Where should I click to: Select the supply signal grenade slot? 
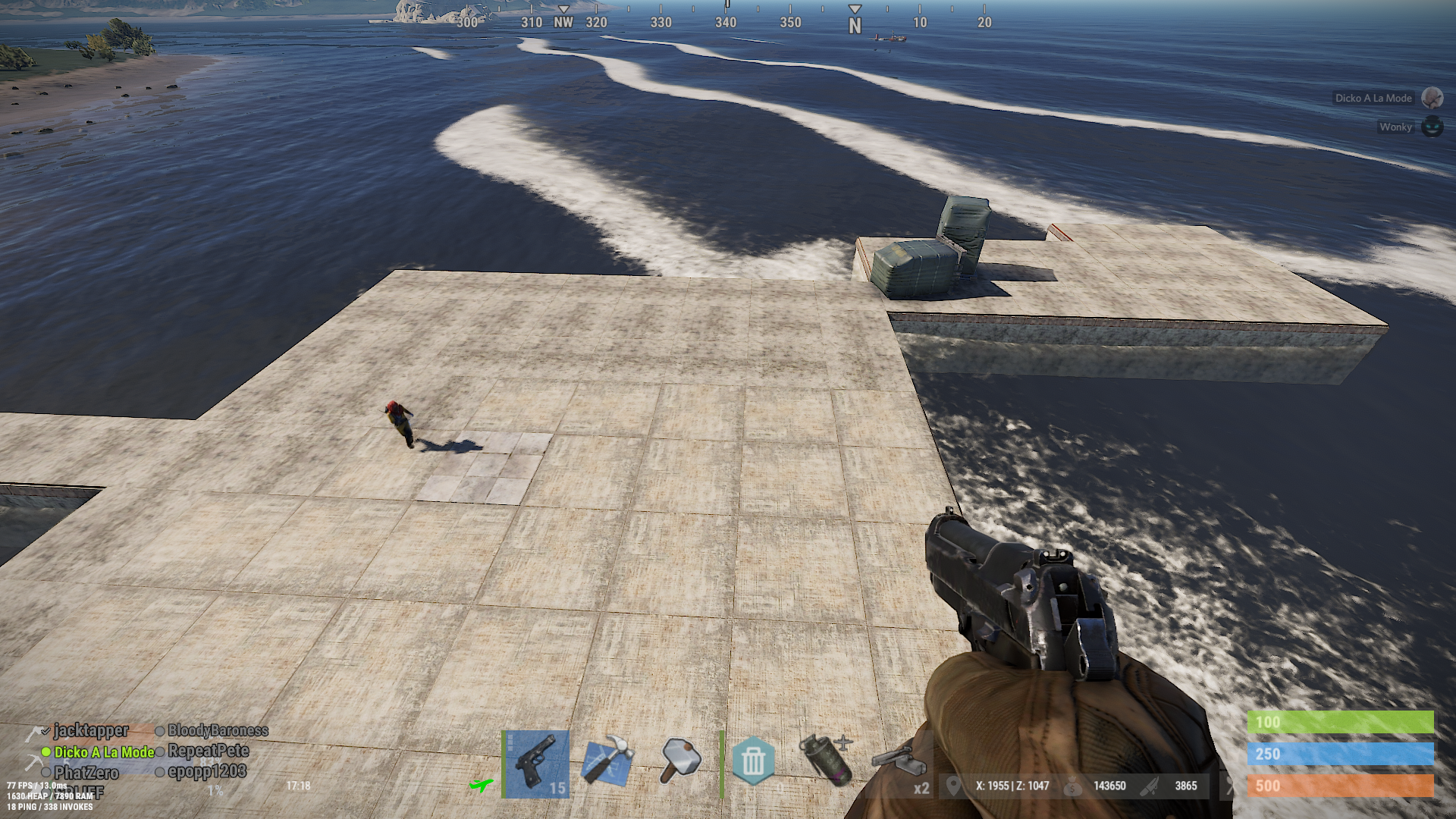coord(827,759)
